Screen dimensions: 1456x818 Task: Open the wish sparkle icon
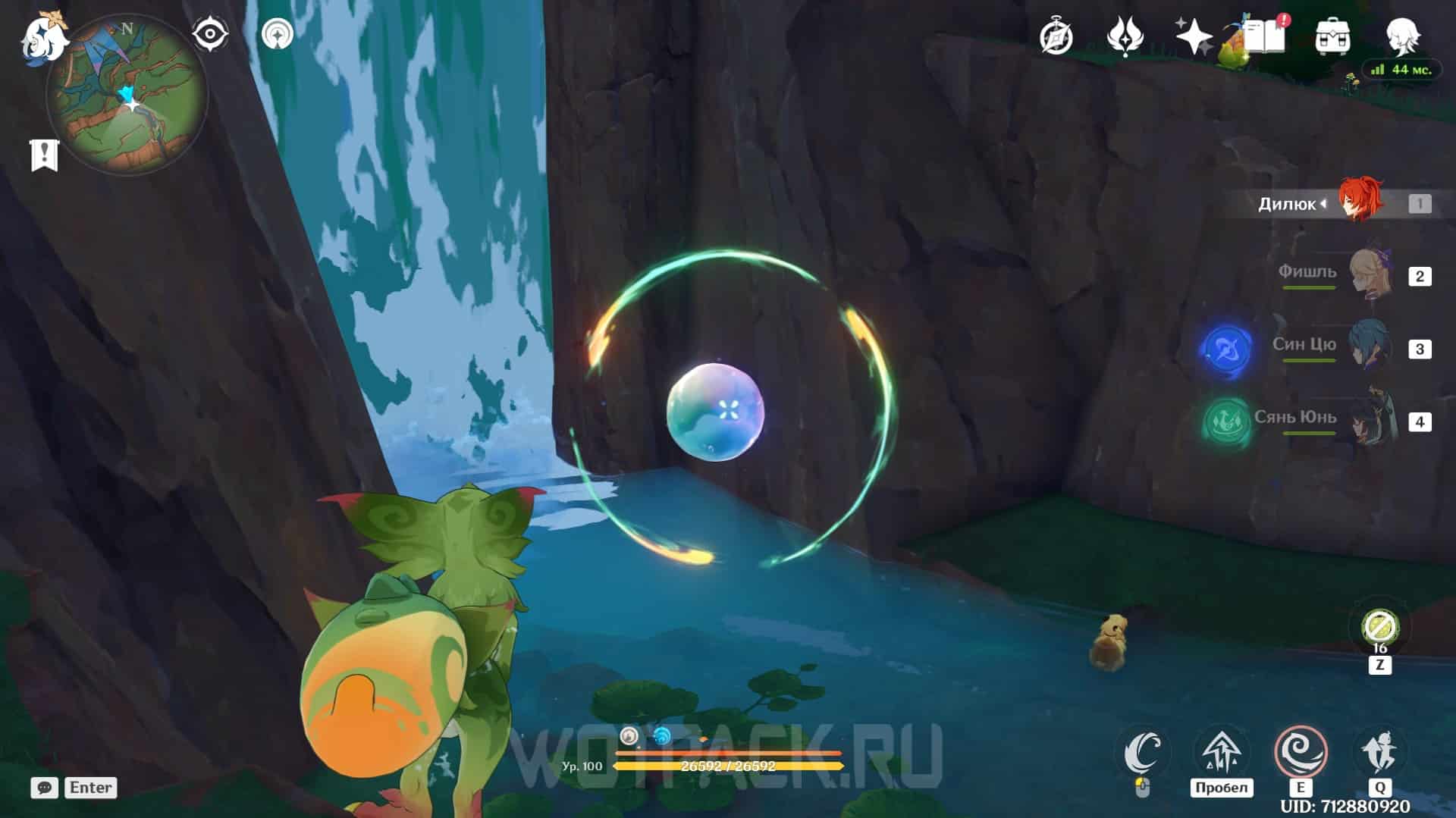pos(1193,36)
